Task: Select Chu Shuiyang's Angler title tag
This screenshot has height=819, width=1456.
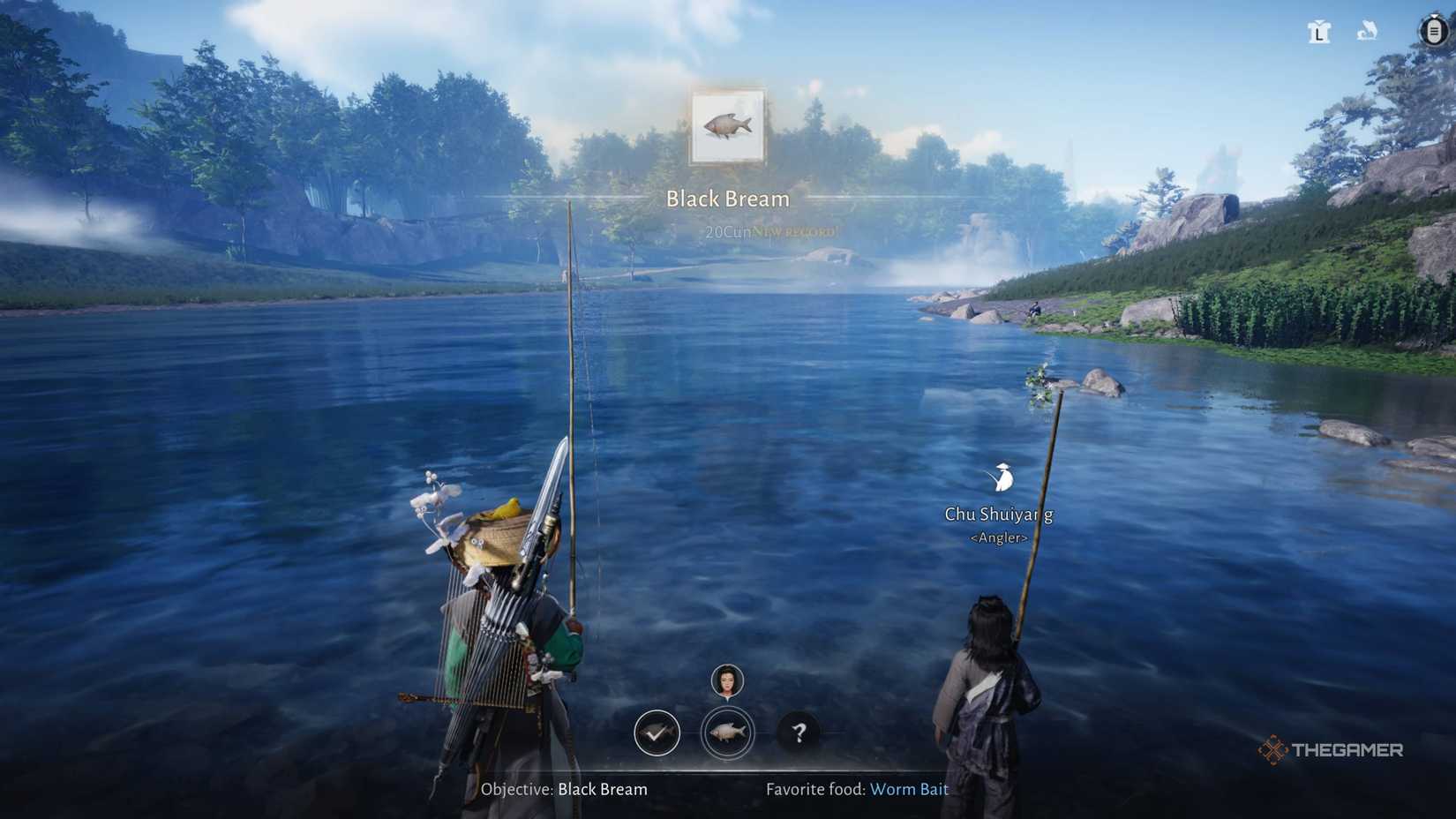Action: click(x=999, y=537)
